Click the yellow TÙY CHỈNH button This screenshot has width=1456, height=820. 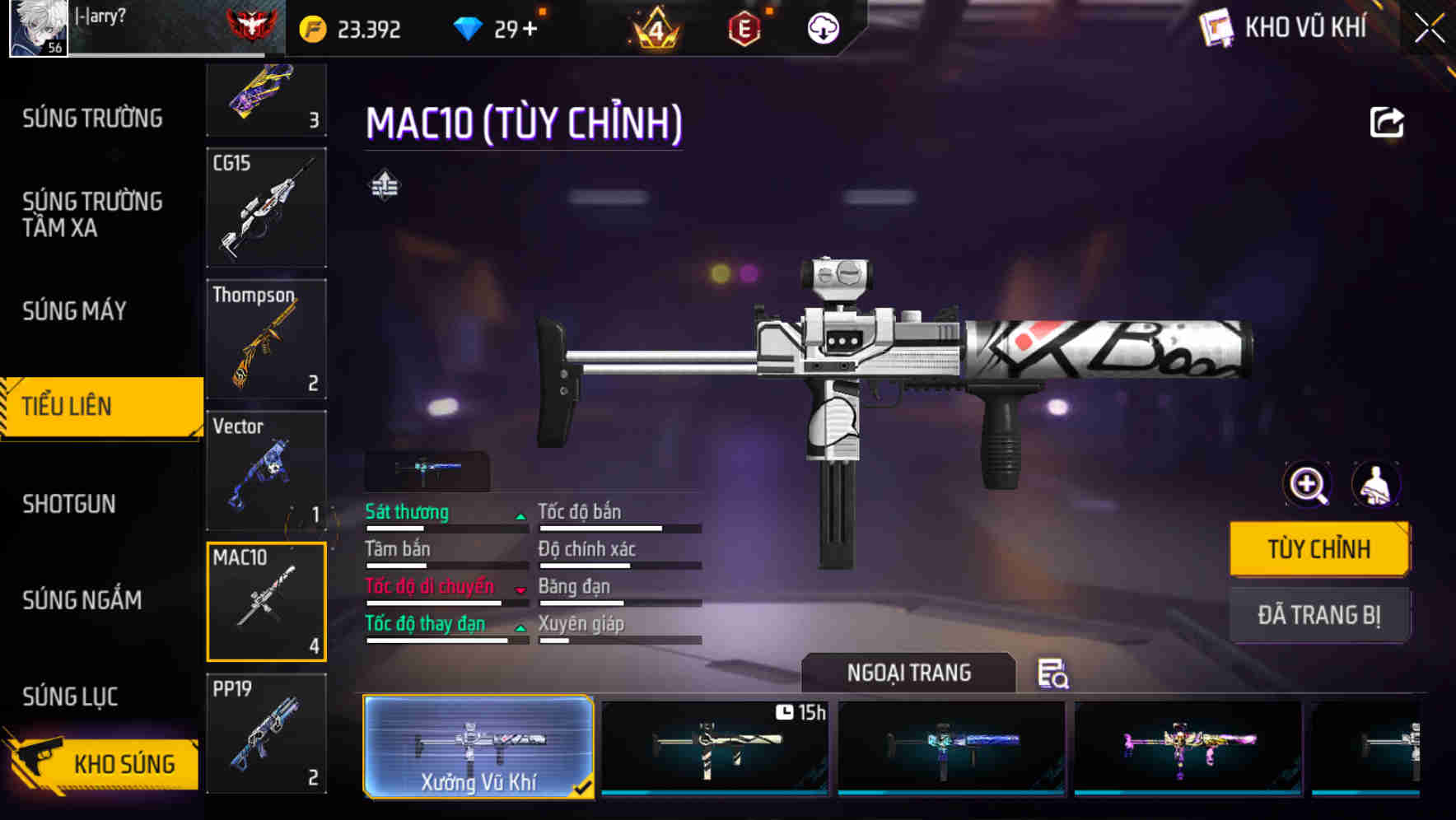coord(1318,548)
